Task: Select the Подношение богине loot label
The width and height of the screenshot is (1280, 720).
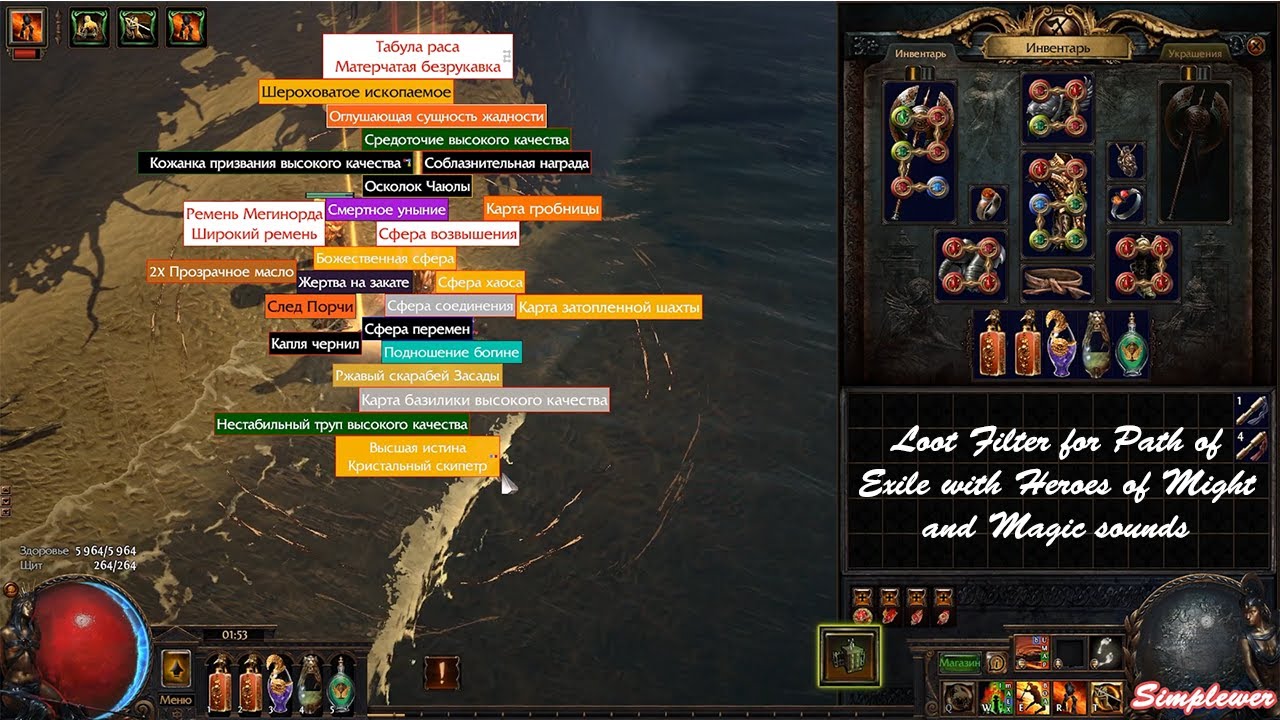Action: [451, 352]
